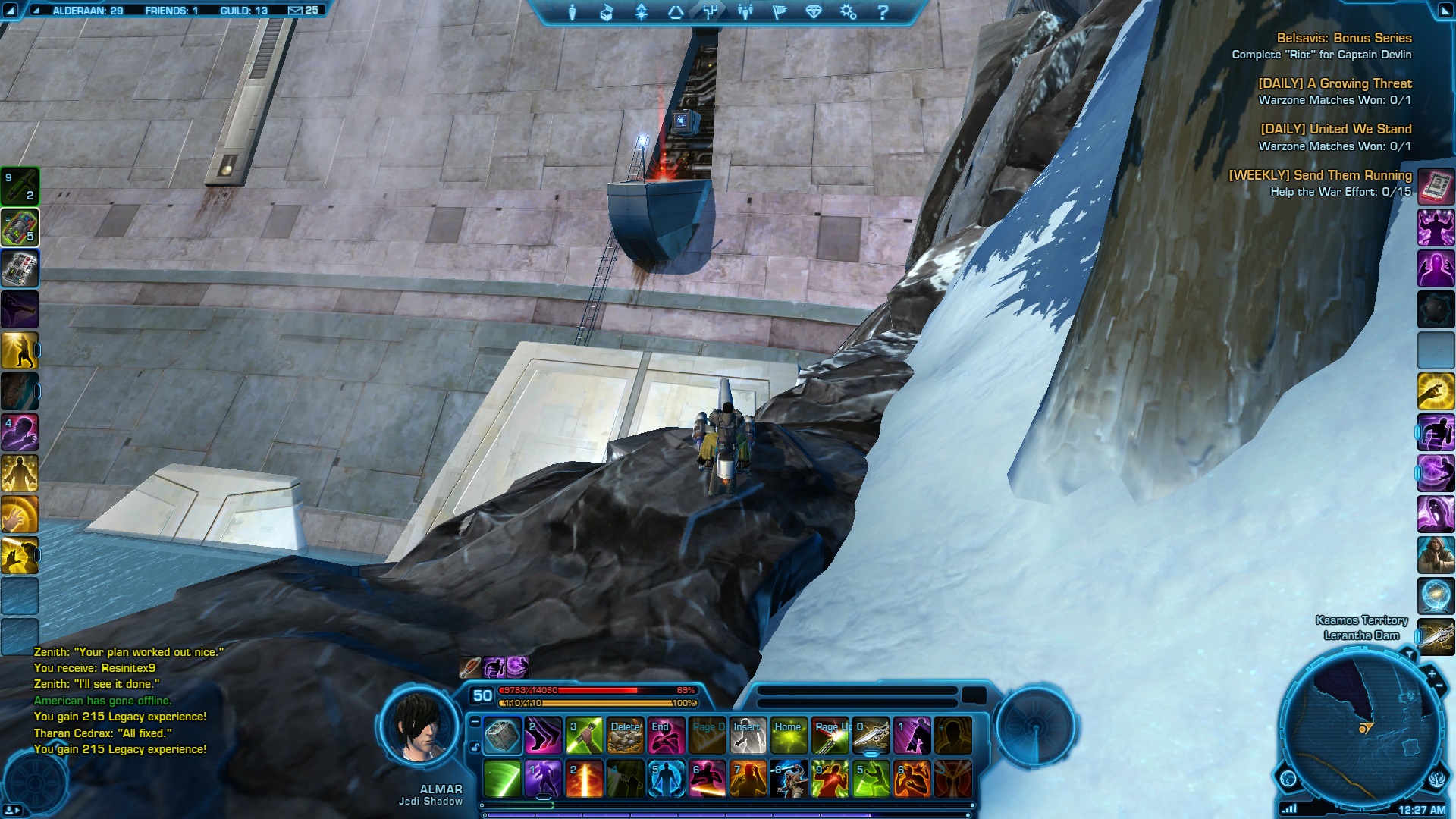Open the help question mark menu

(x=882, y=12)
